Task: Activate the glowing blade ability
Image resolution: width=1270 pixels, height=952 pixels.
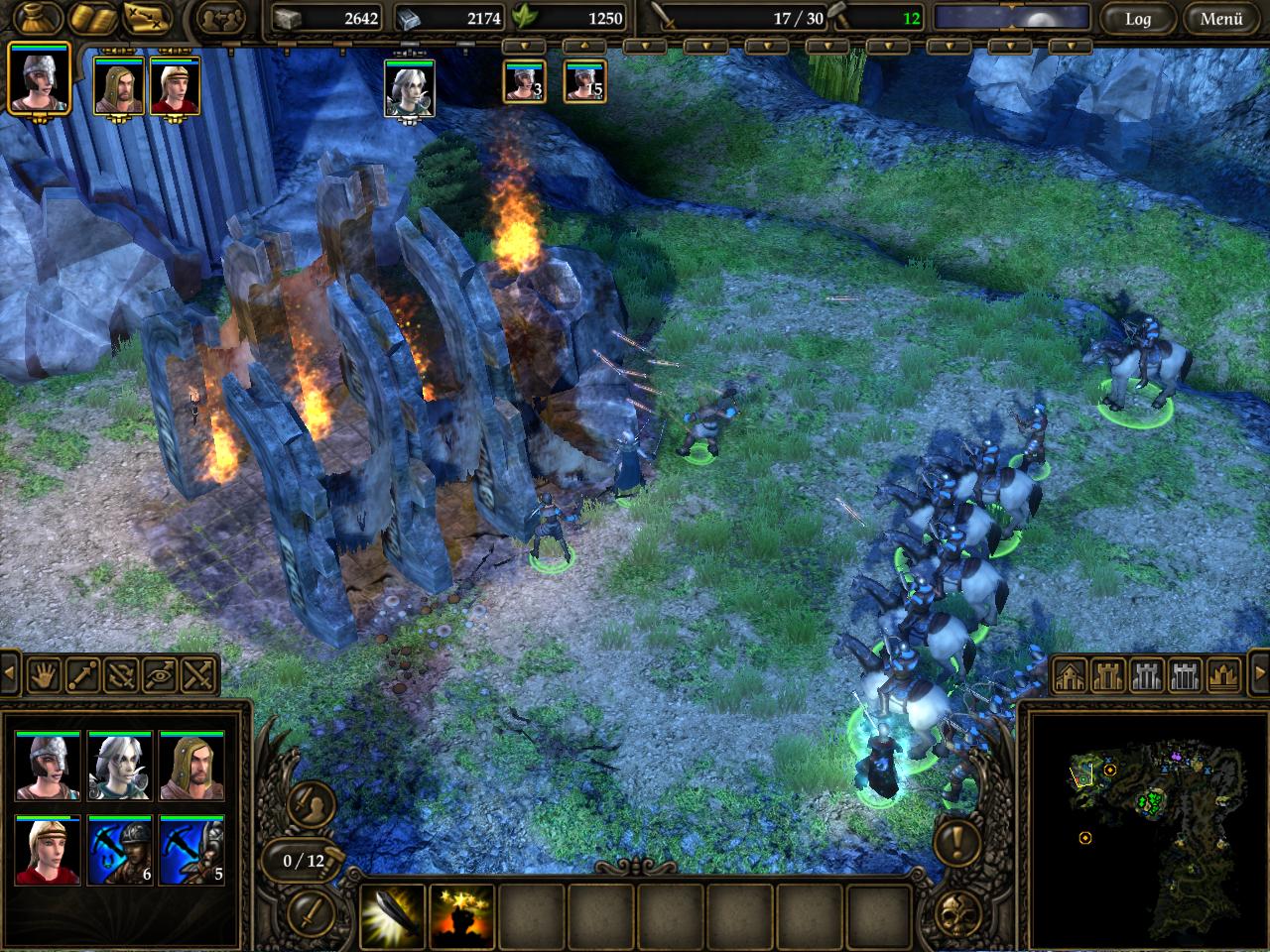Action: (x=393, y=914)
